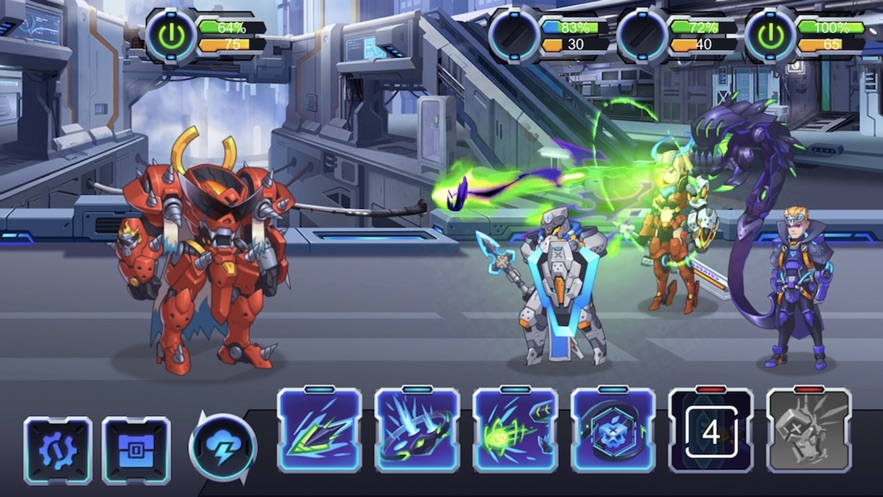Select the skill card showing cooldown 4
Image resolution: width=883 pixels, height=497 pixels.
711,432
